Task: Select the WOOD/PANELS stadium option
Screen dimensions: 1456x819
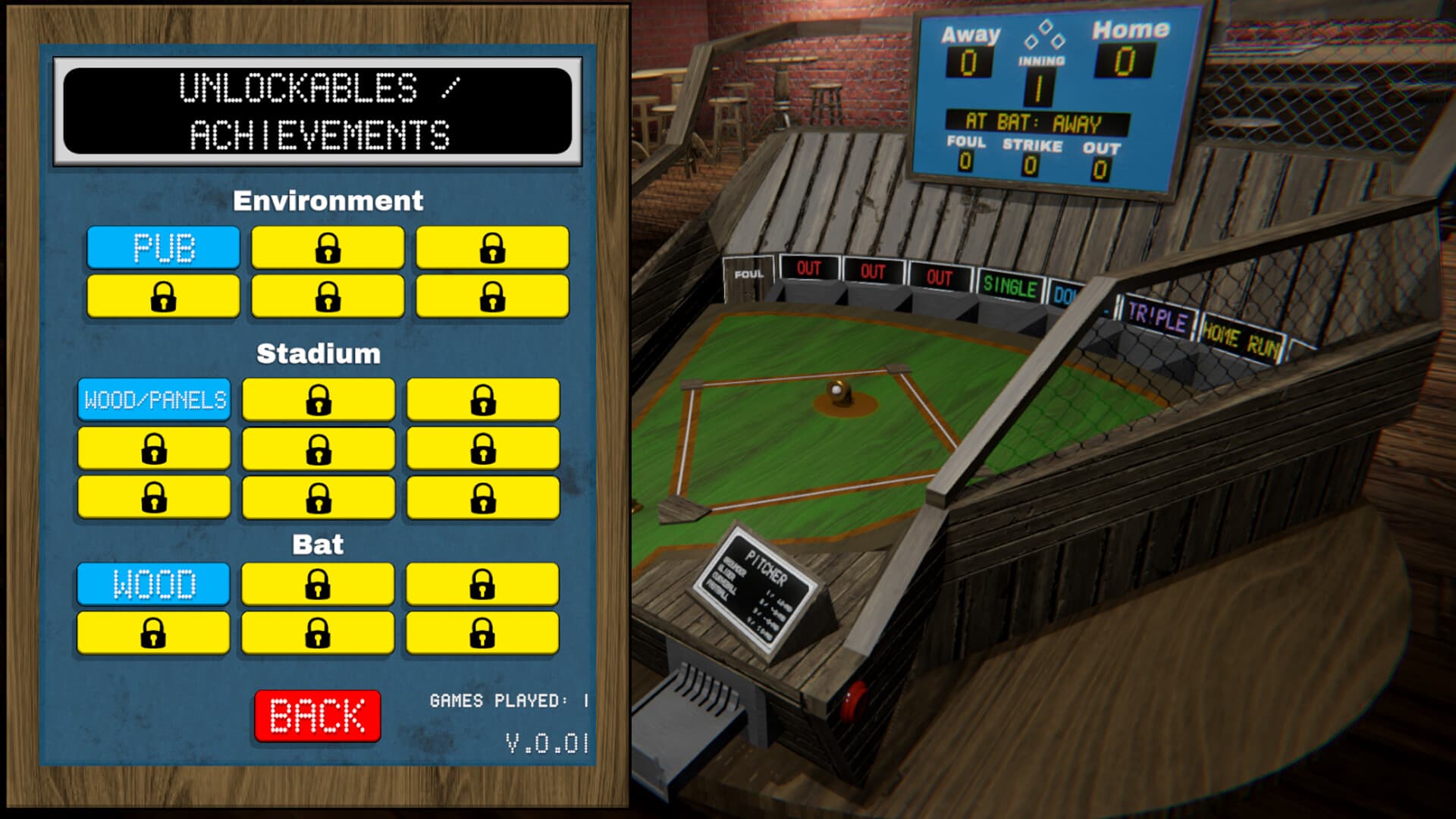Action: (x=152, y=398)
